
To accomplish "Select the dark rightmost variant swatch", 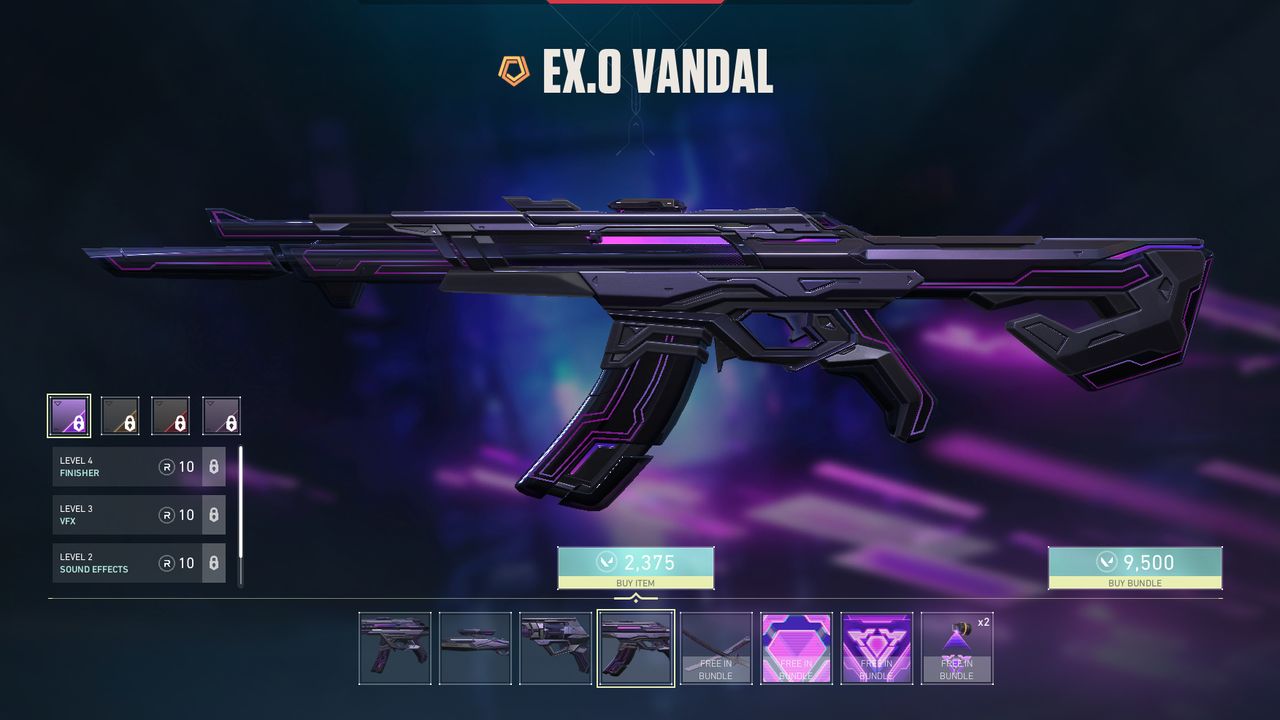I will 223,413.
